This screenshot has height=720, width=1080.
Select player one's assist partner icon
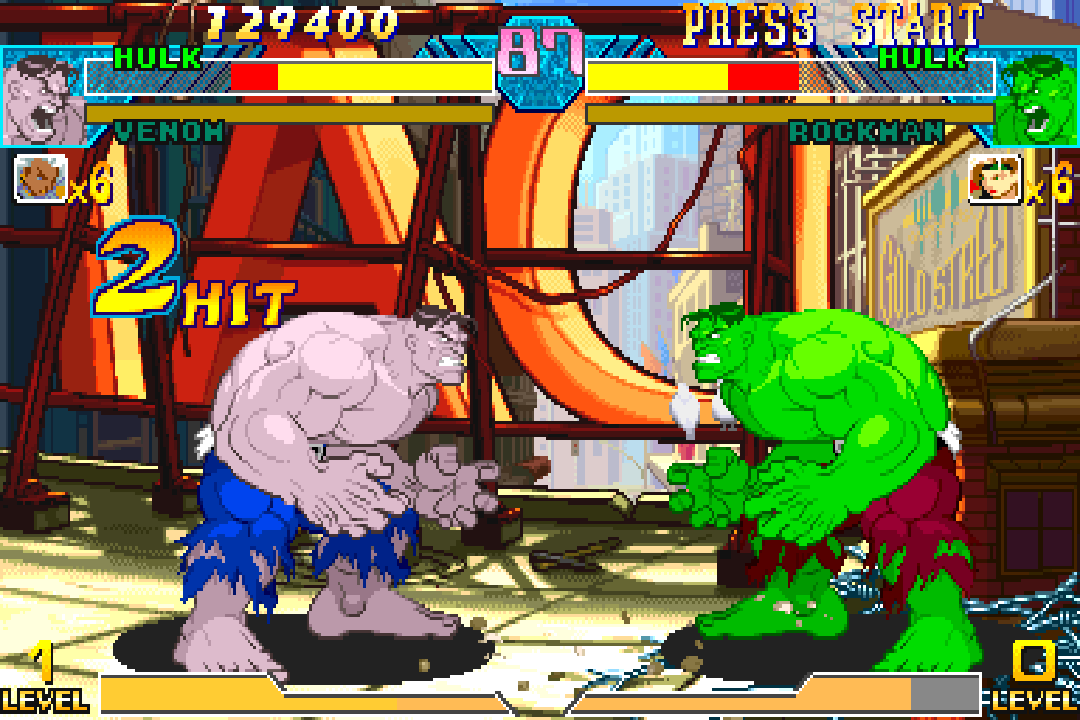click(40, 179)
